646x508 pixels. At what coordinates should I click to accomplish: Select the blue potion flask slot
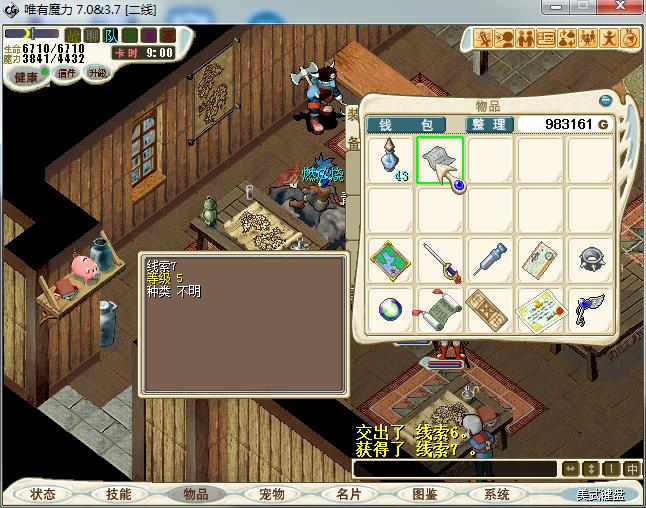[389, 160]
